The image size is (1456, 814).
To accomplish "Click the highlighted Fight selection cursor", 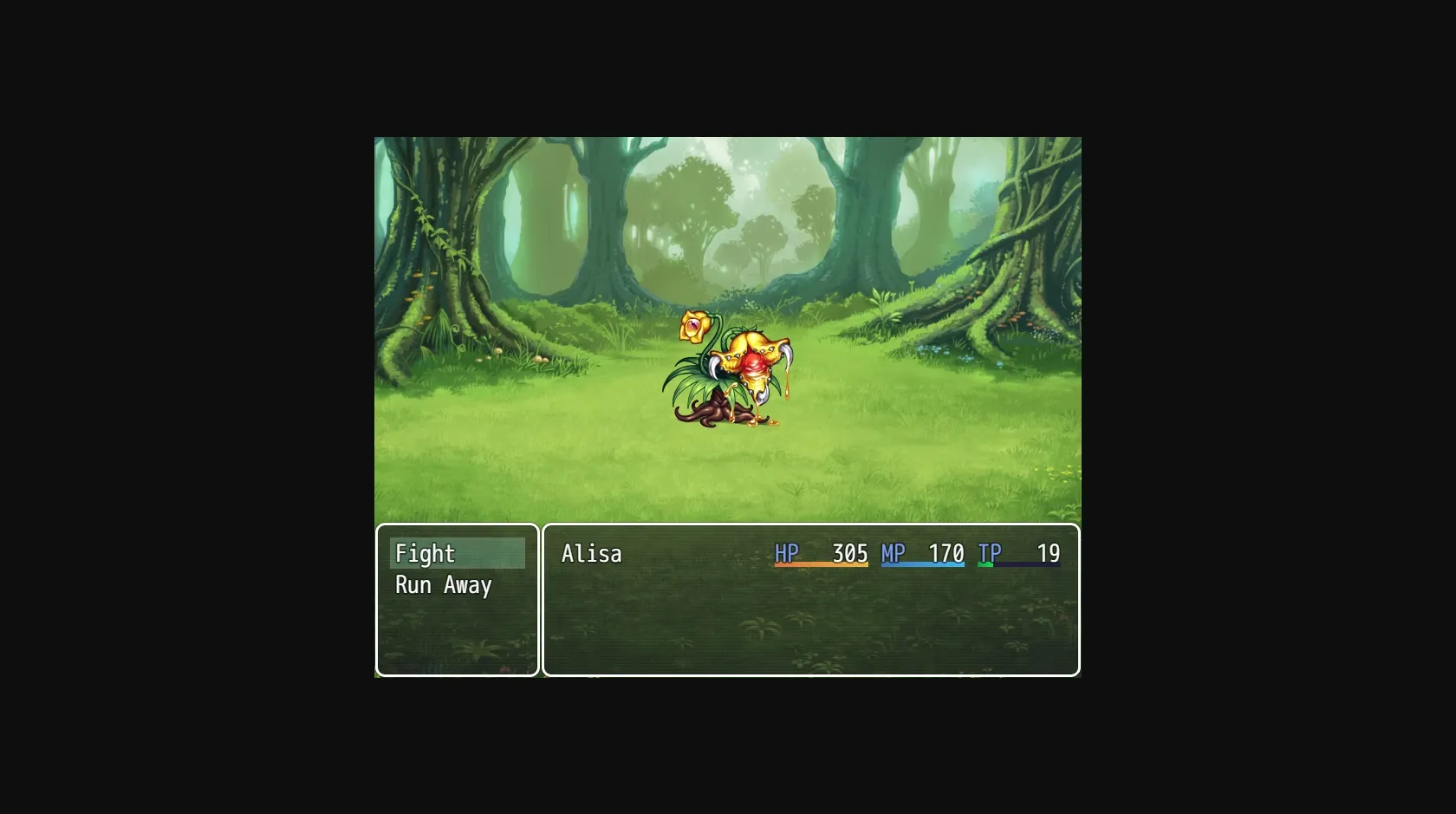I will [x=459, y=553].
